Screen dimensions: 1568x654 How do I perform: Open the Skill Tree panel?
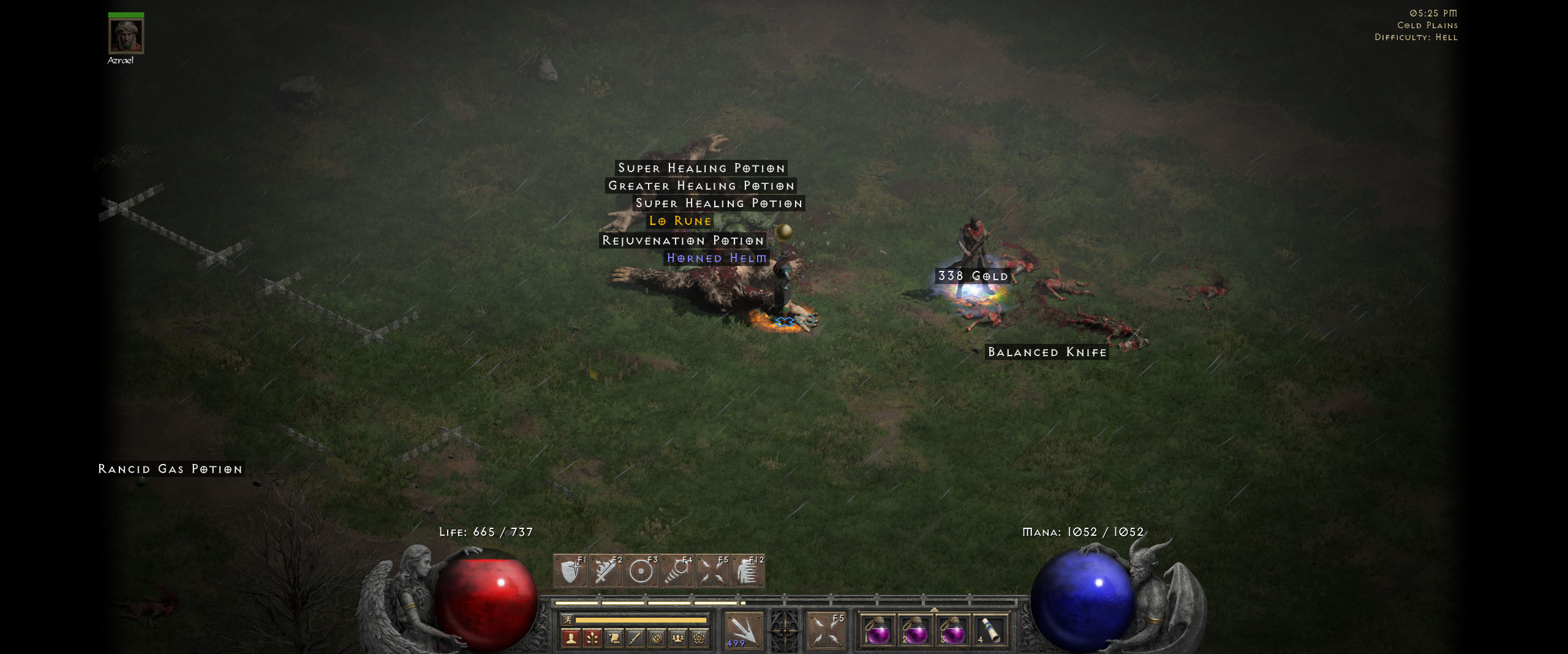(593, 638)
